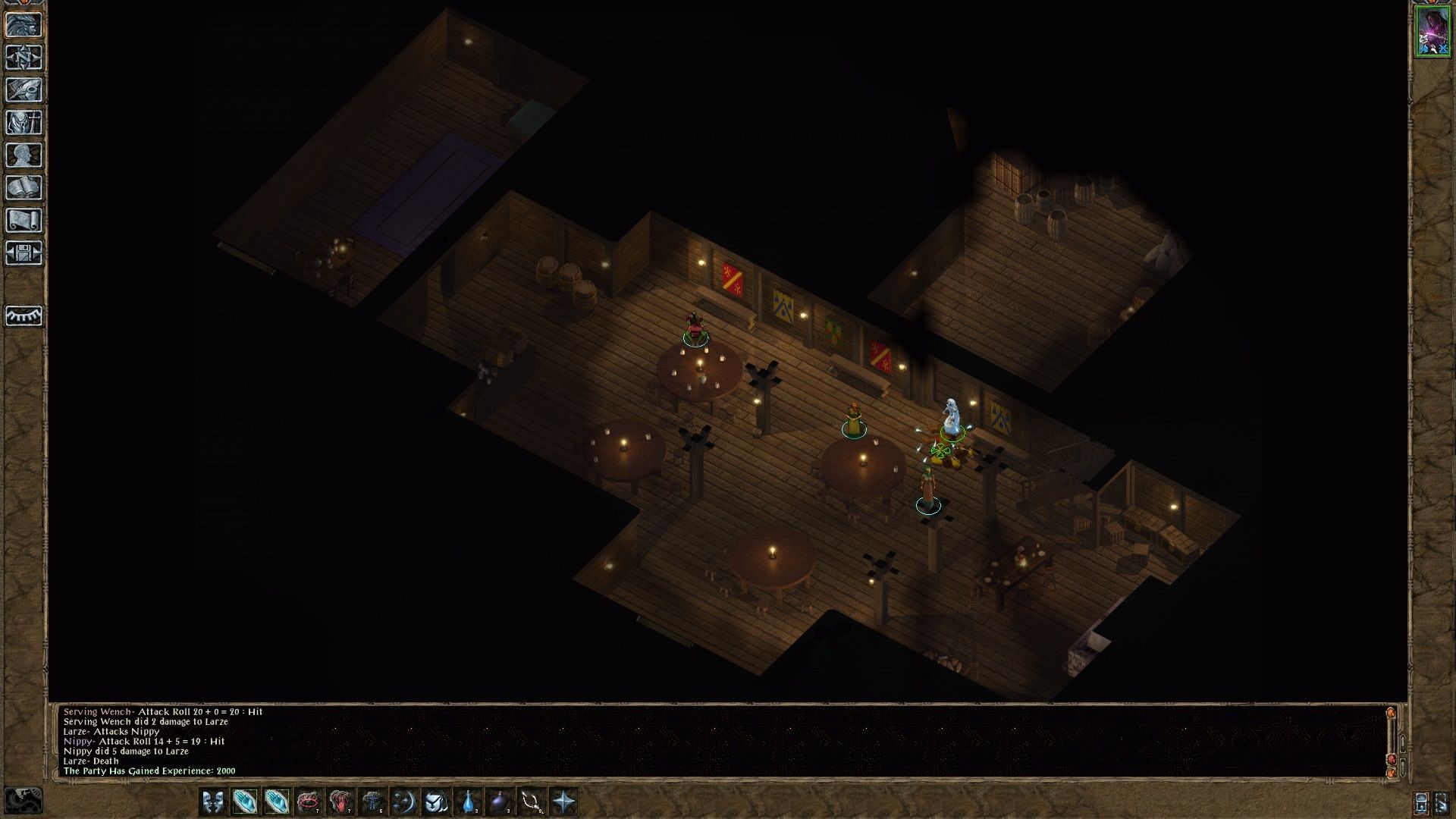Open special abilities with the star button

coord(563,802)
